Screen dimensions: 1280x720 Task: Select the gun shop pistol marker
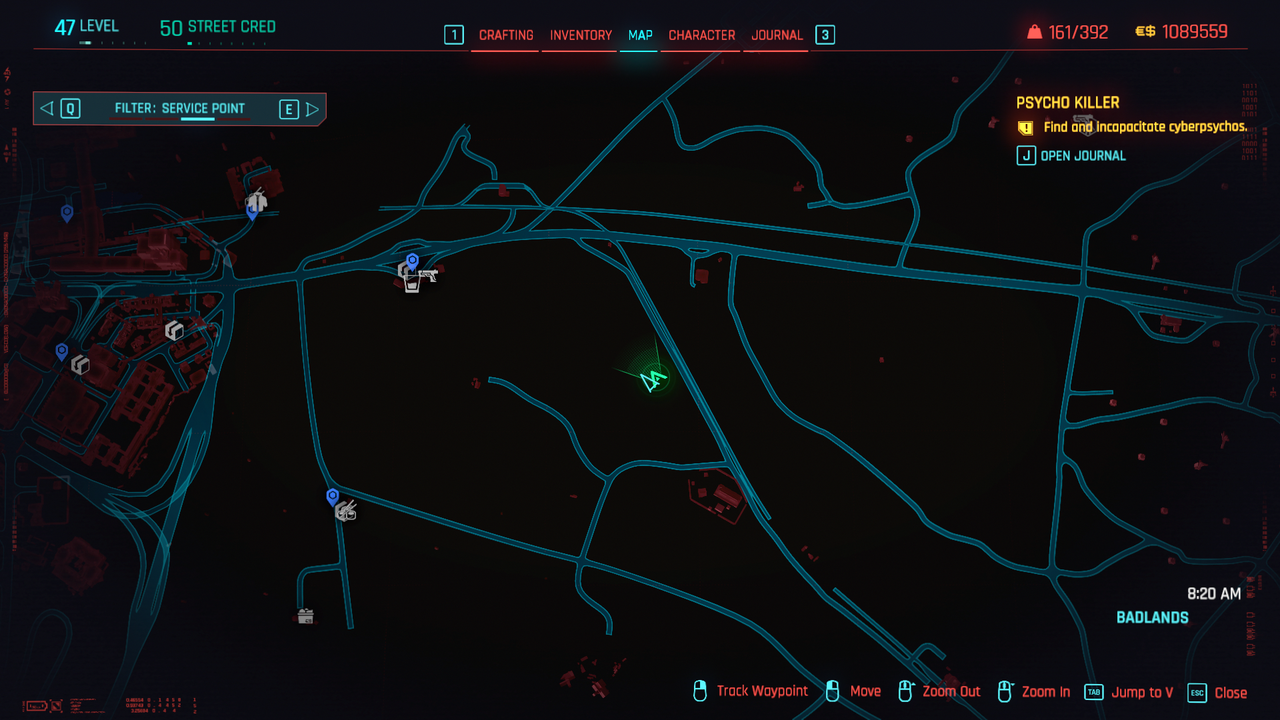[x=428, y=273]
